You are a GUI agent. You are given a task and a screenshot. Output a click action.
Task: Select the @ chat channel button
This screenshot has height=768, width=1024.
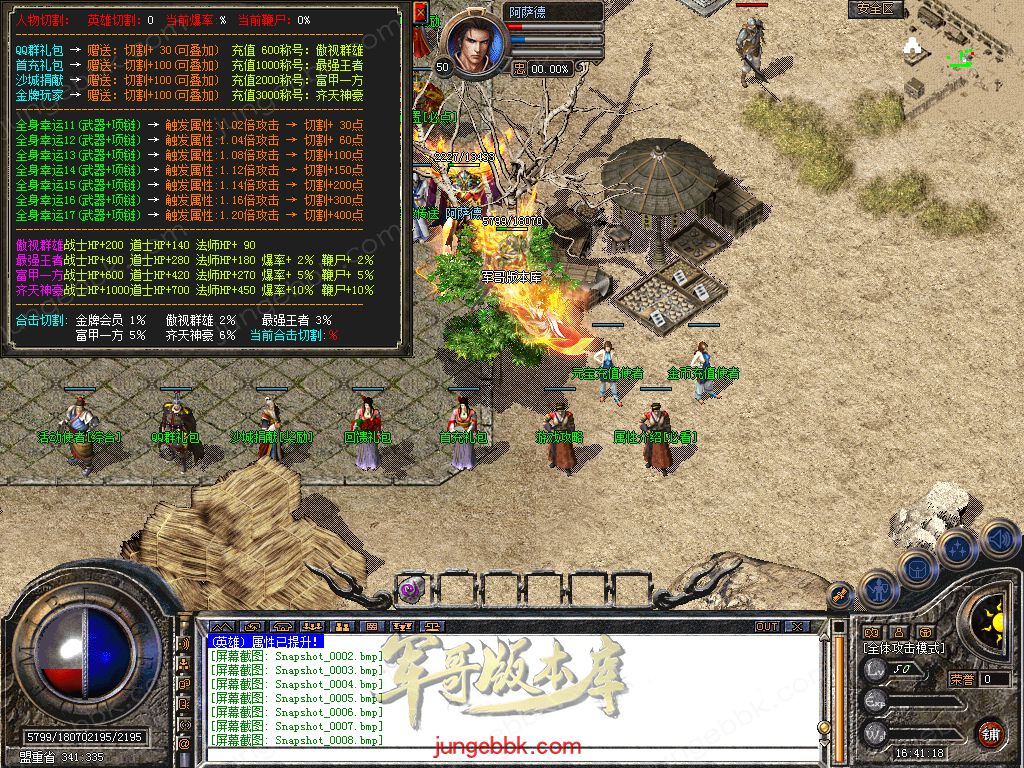coord(184,744)
